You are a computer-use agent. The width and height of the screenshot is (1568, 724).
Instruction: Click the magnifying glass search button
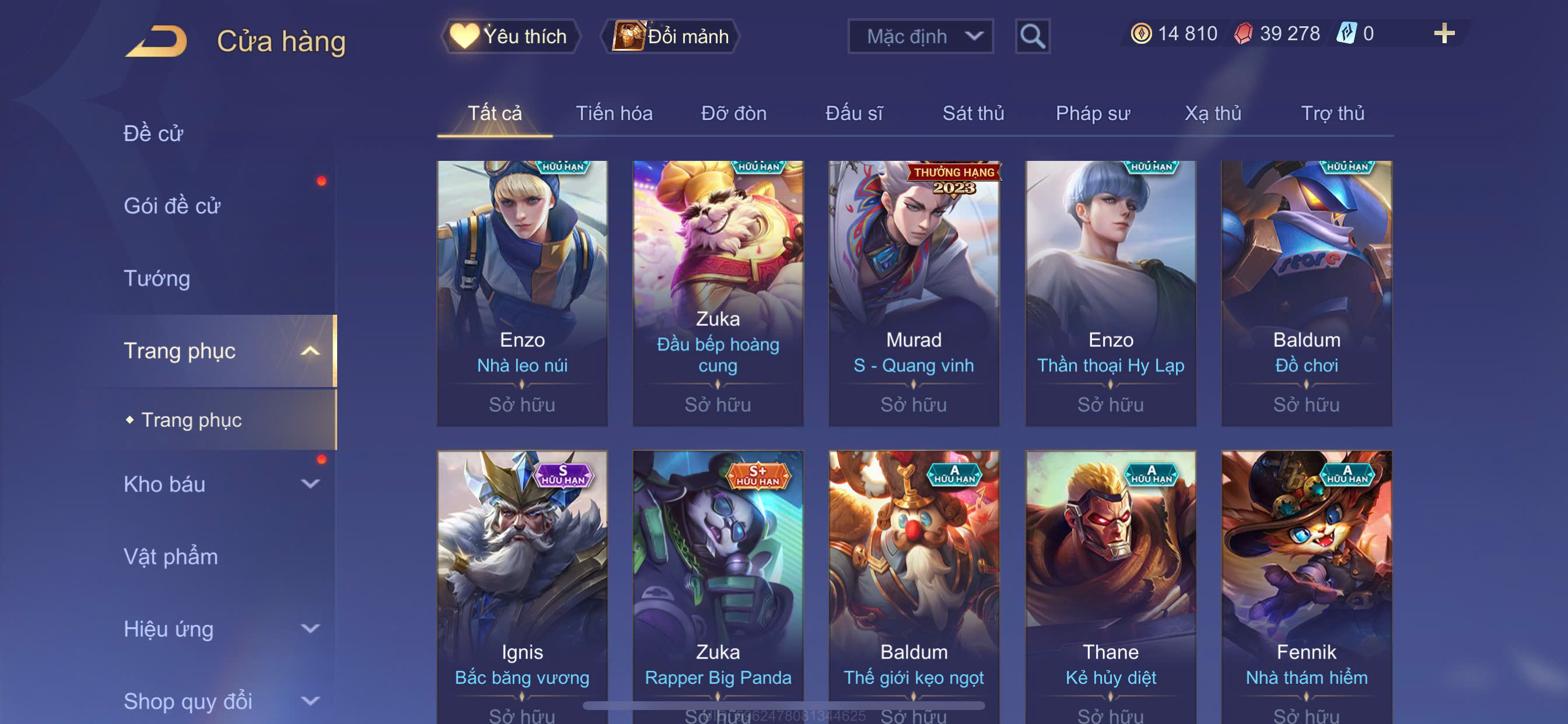(1032, 37)
